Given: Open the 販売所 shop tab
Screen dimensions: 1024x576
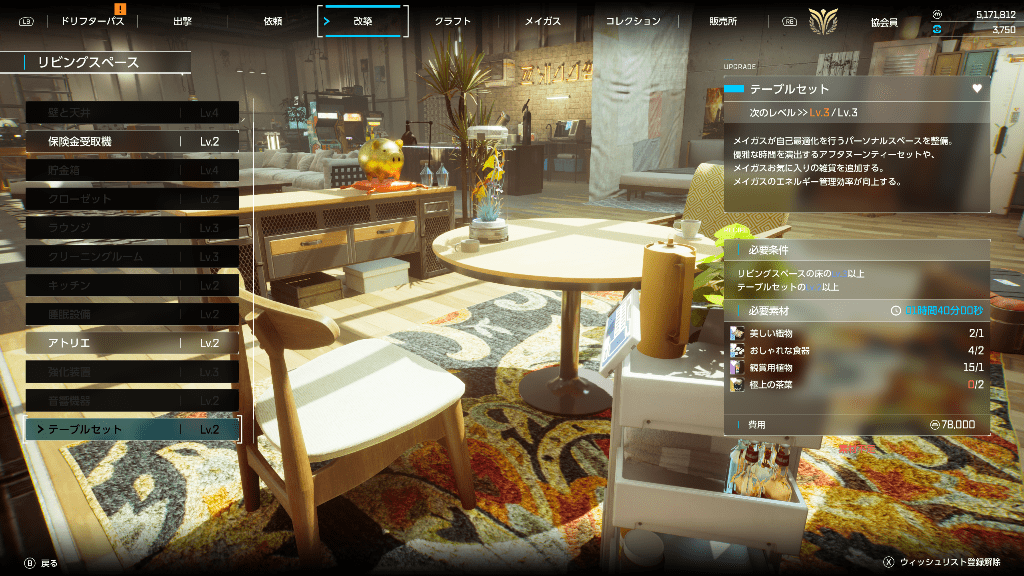Looking at the screenshot, I should click(723, 21).
